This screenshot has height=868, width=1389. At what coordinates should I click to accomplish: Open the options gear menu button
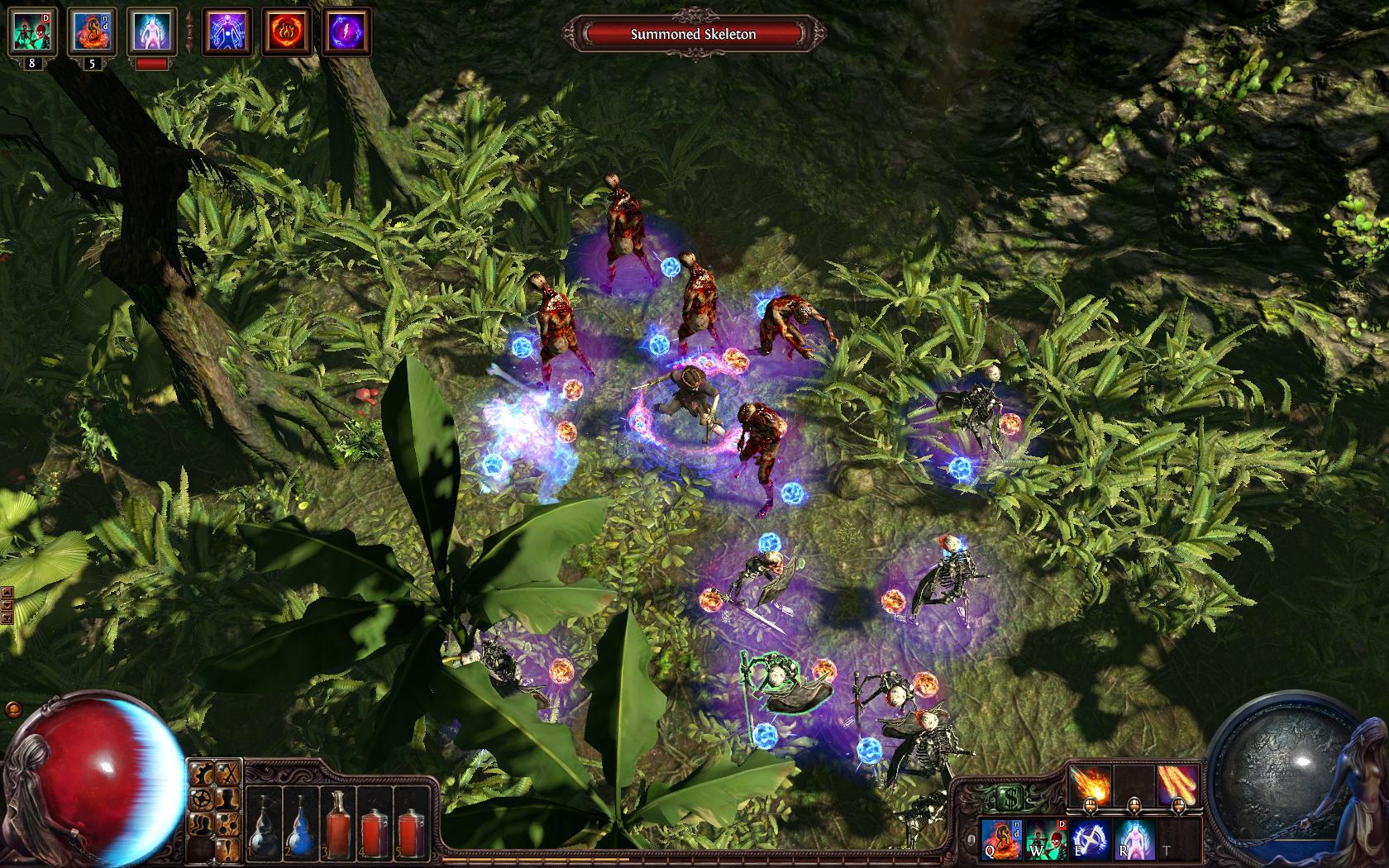(x=201, y=800)
